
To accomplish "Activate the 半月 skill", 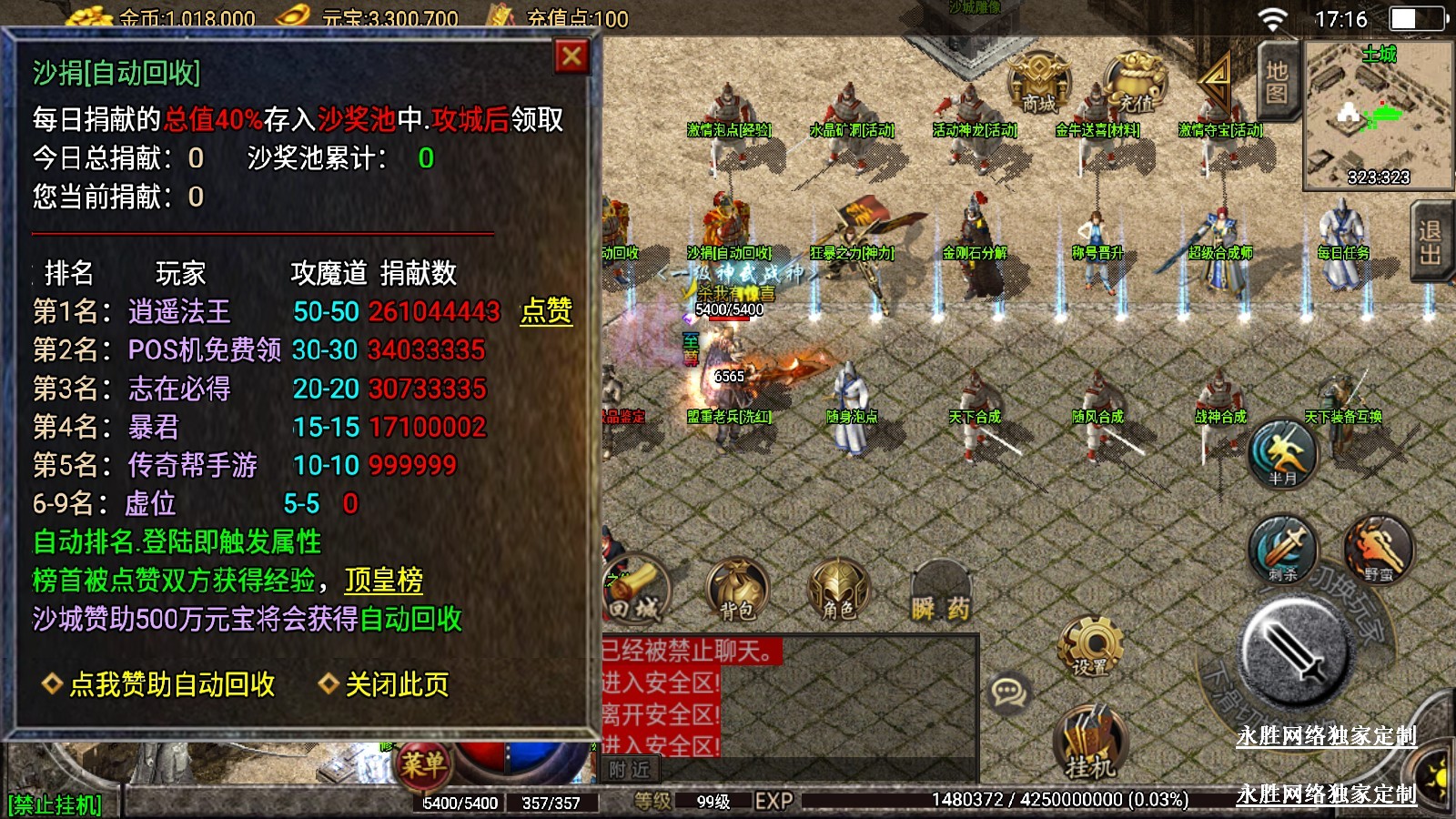I will coord(1283,453).
